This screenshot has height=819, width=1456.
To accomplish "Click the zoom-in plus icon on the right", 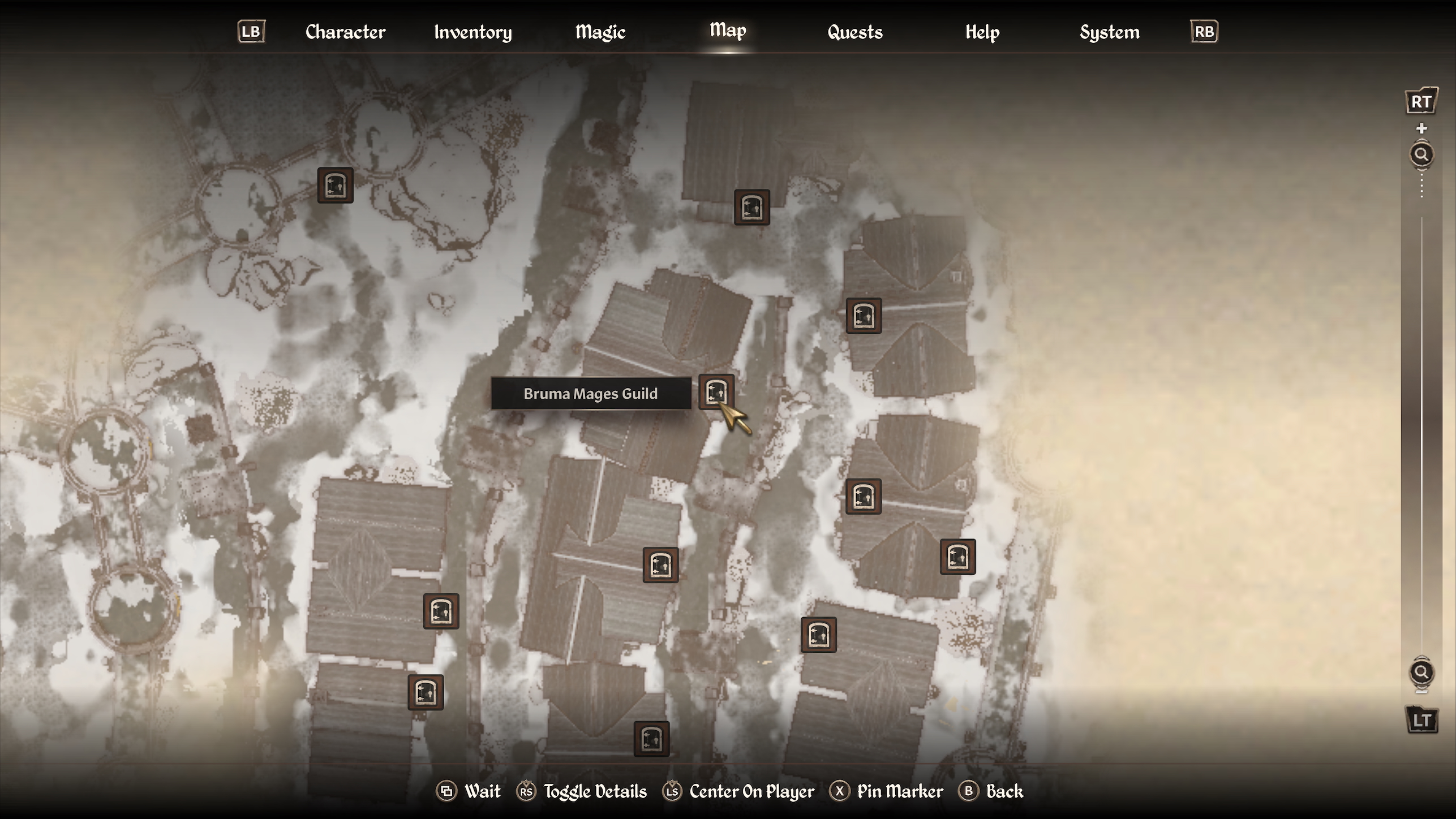I will point(1421,127).
